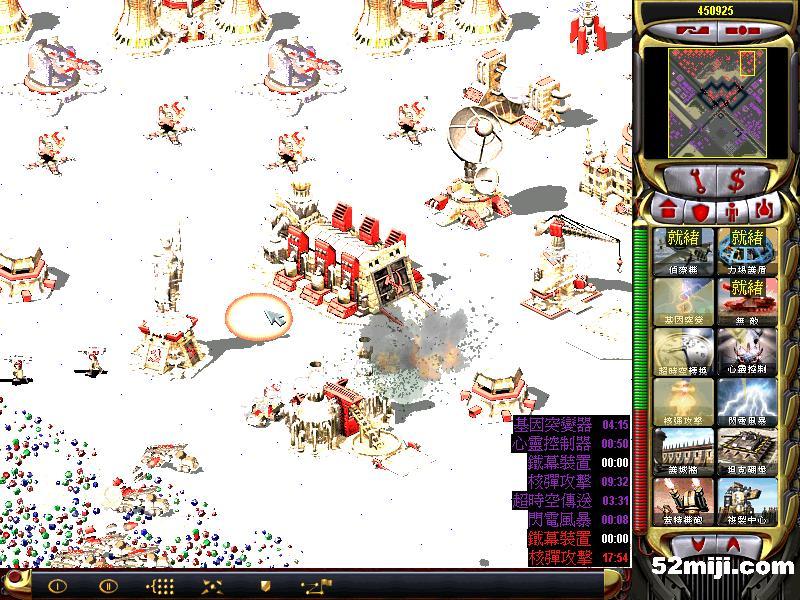Choose the Tank Bunker (坦克碉堡) build icon

tap(746, 452)
